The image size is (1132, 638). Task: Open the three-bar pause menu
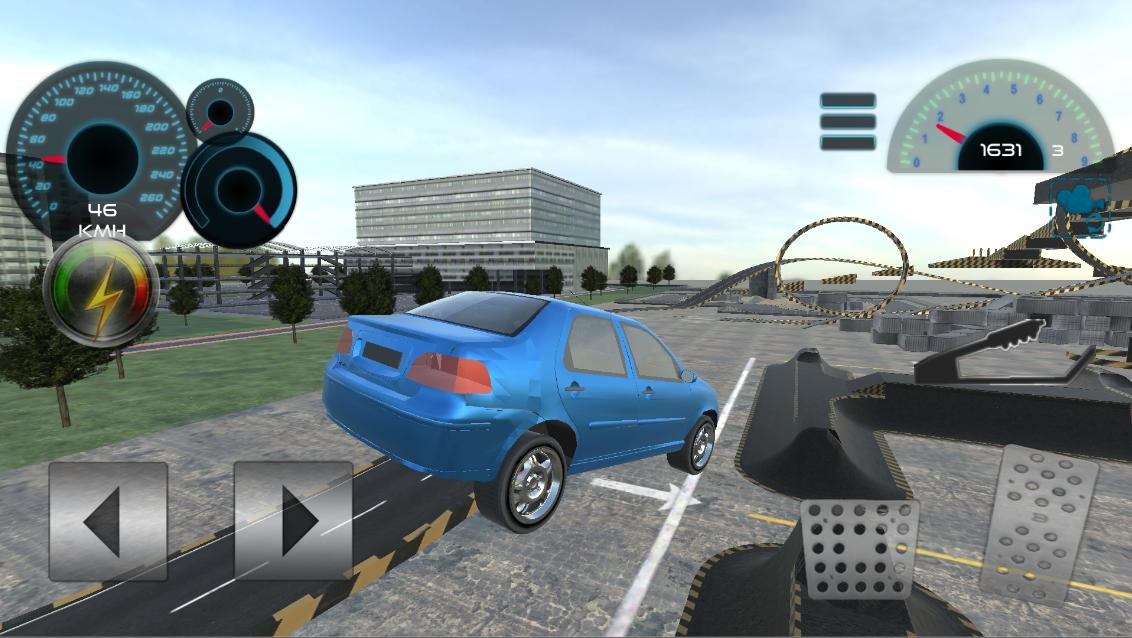pyautogui.click(x=848, y=122)
